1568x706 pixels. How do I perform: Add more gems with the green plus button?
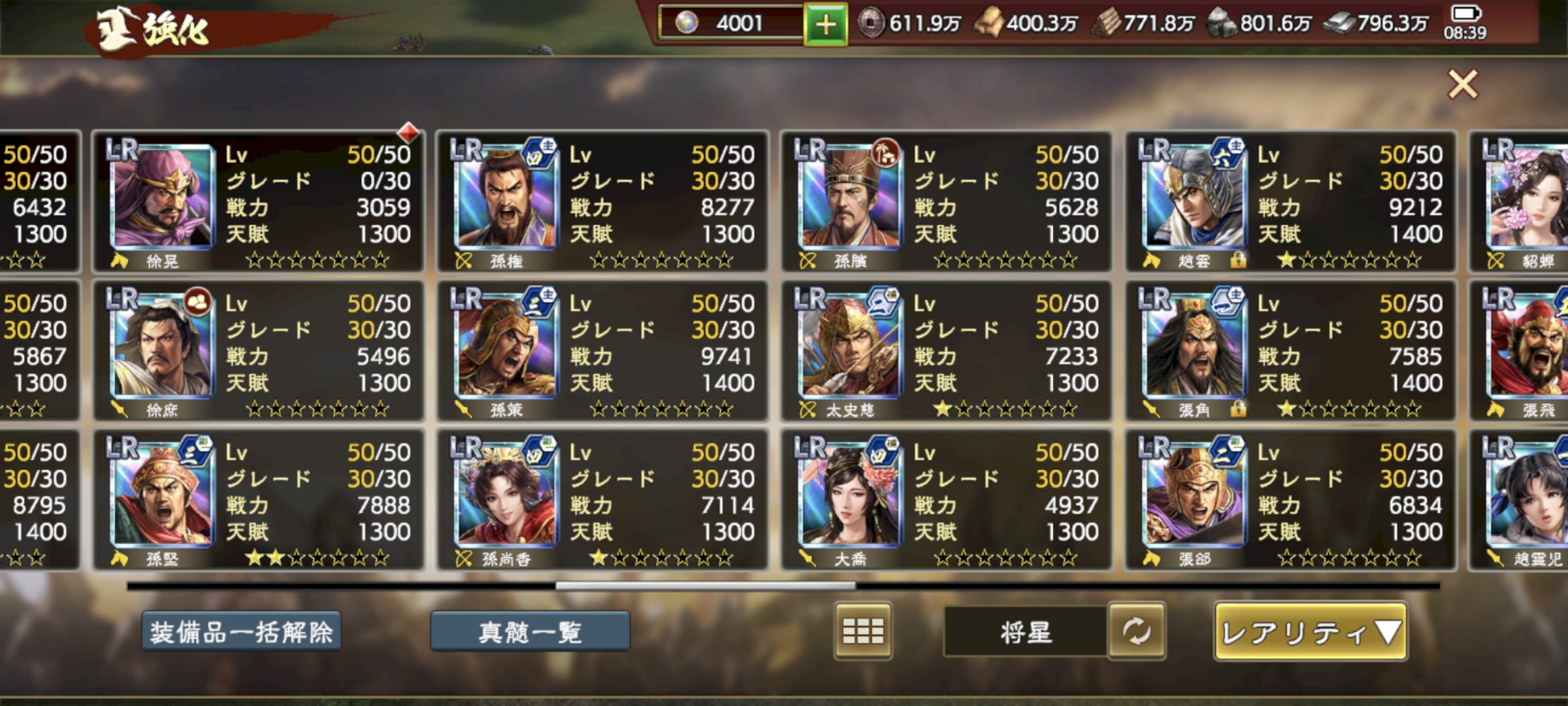(x=825, y=25)
